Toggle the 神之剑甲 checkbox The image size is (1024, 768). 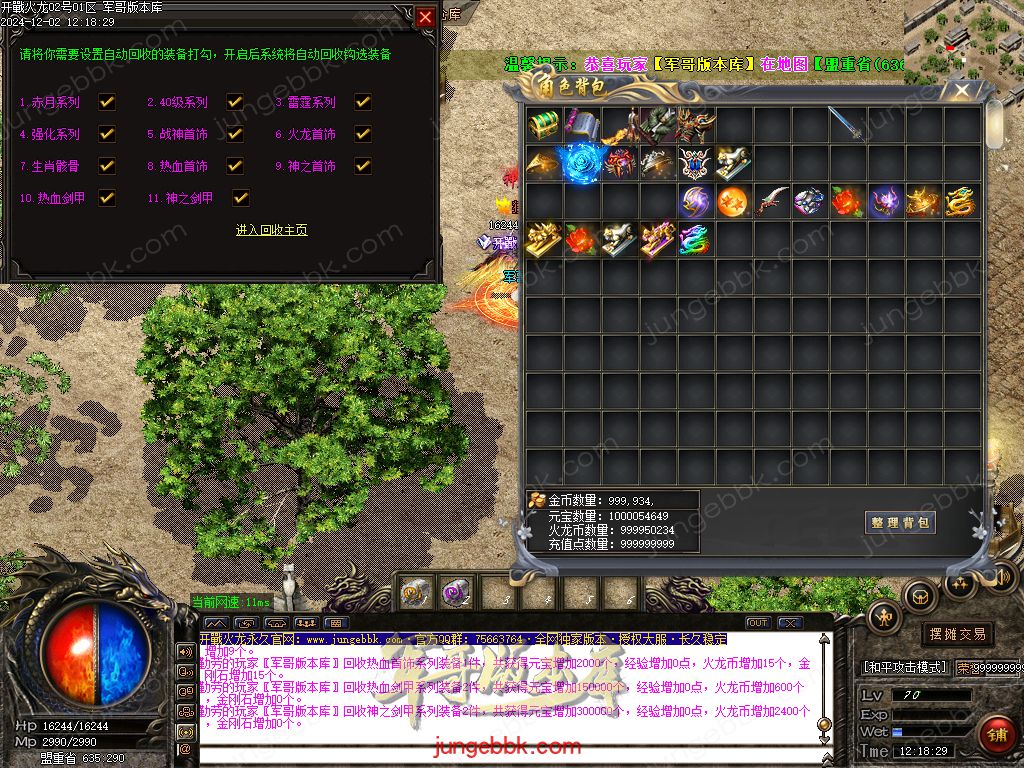(241, 198)
